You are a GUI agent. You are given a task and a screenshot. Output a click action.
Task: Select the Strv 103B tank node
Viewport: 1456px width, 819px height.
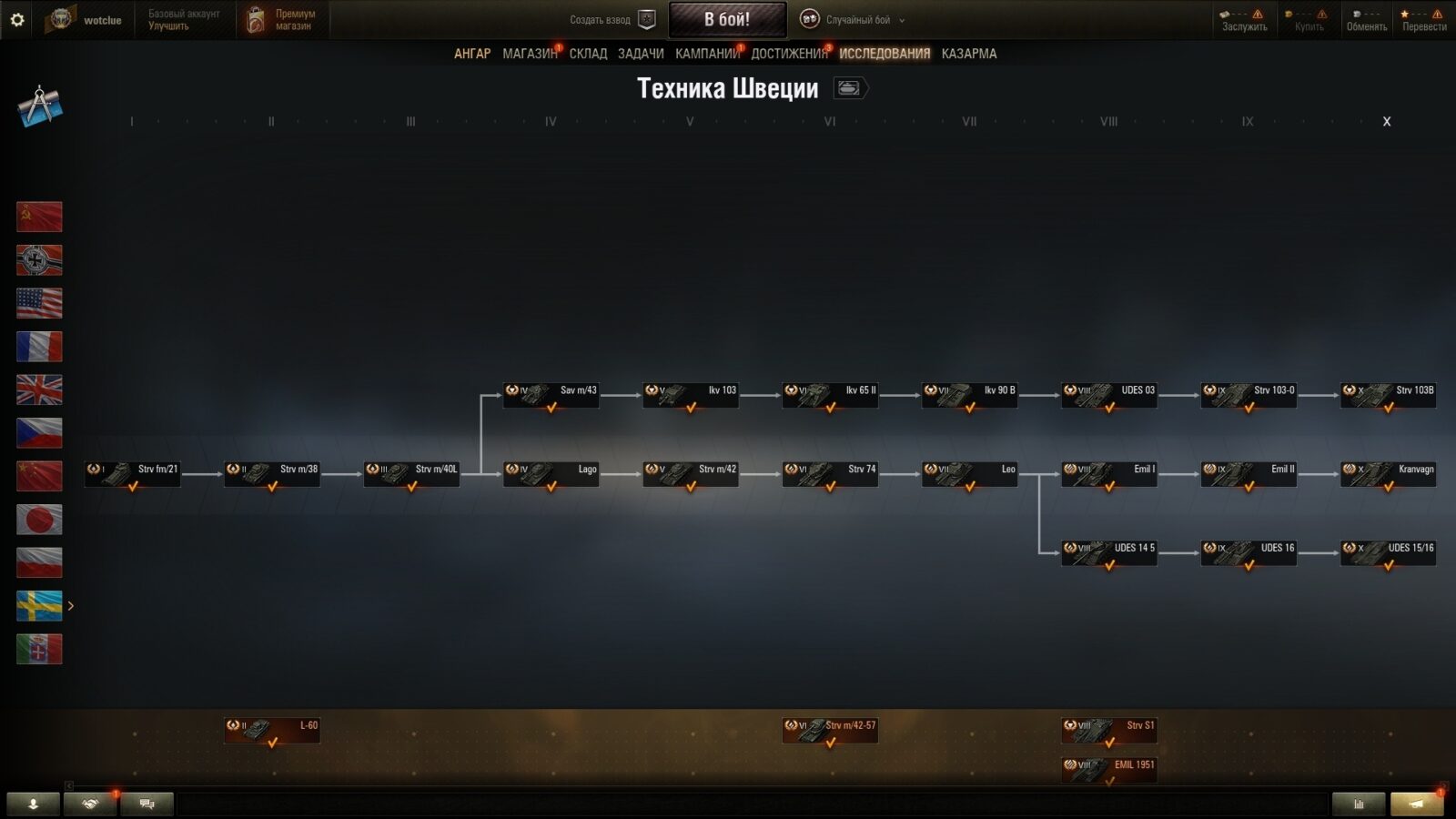coord(1388,395)
